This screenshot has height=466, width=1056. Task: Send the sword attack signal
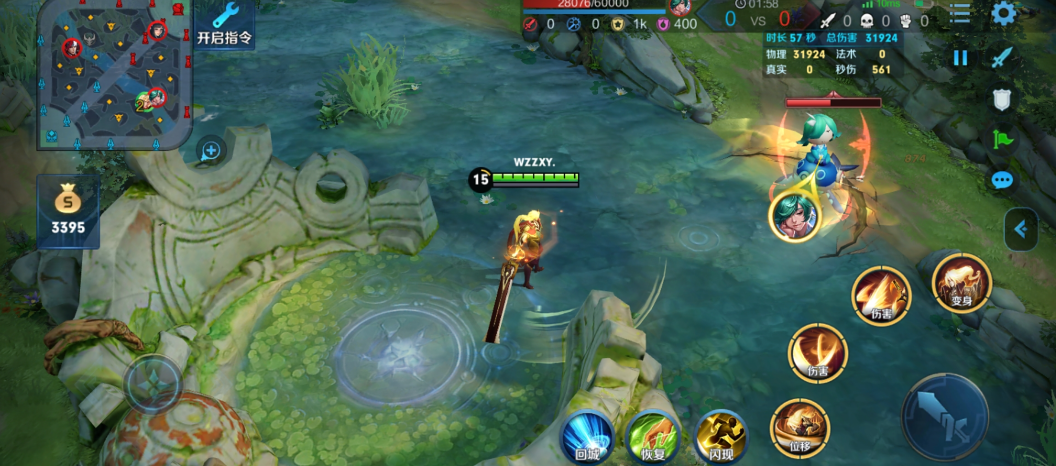pyautogui.click(x=1002, y=58)
